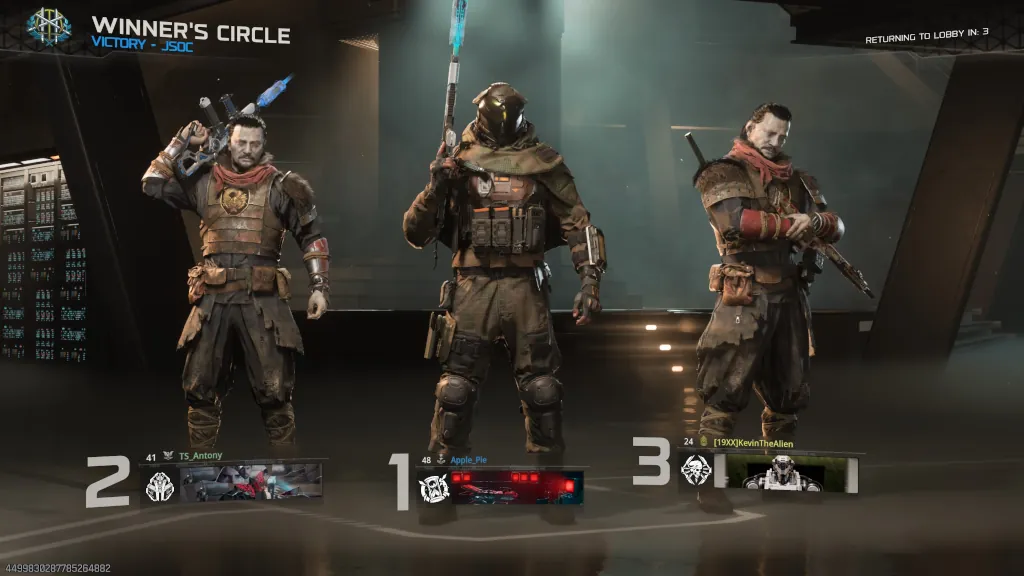Select the [19XX]KevinTheAlien player name
The height and width of the screenshot is (576, 1024).
pyautogui.click(x=753, y=442)
